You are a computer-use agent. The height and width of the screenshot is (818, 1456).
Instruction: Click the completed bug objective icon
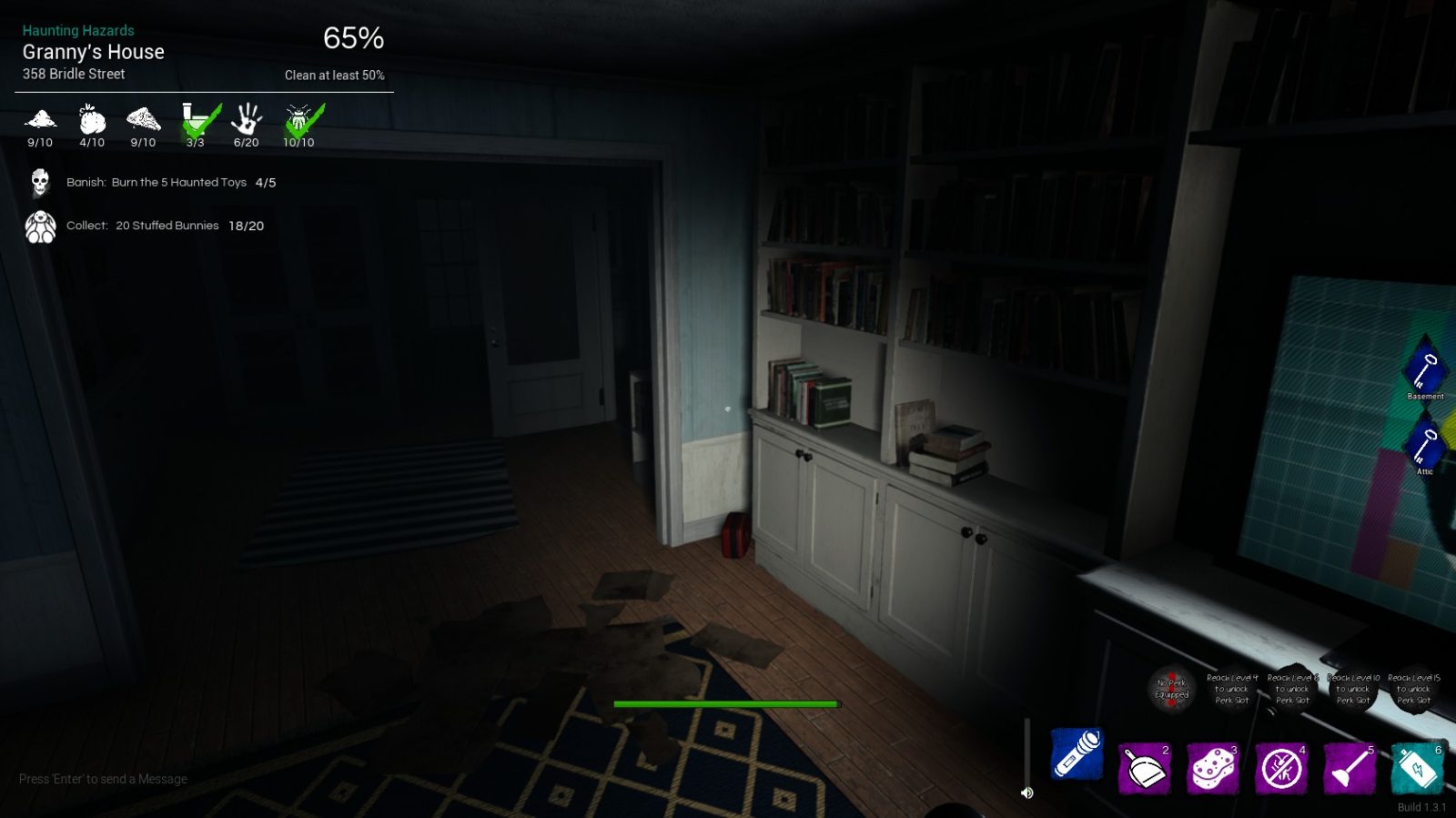[x=300, y=121]
